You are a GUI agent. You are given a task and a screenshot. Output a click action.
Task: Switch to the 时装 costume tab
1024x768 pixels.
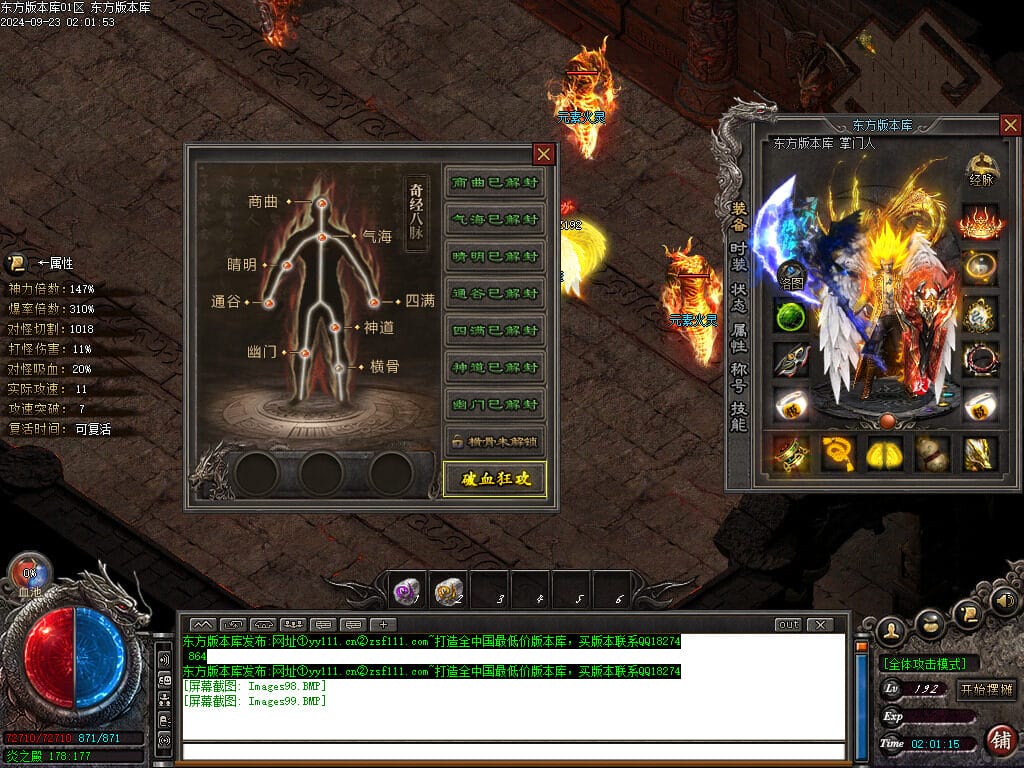click(x=738, y=256)
